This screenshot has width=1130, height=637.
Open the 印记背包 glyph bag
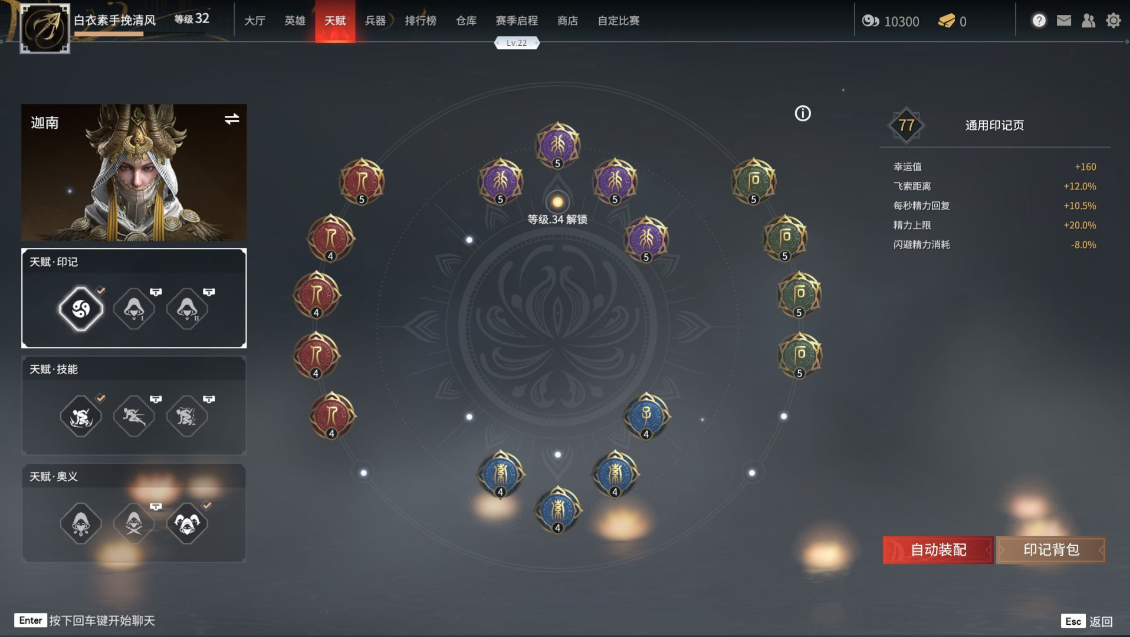click(x=1051, y=550)
